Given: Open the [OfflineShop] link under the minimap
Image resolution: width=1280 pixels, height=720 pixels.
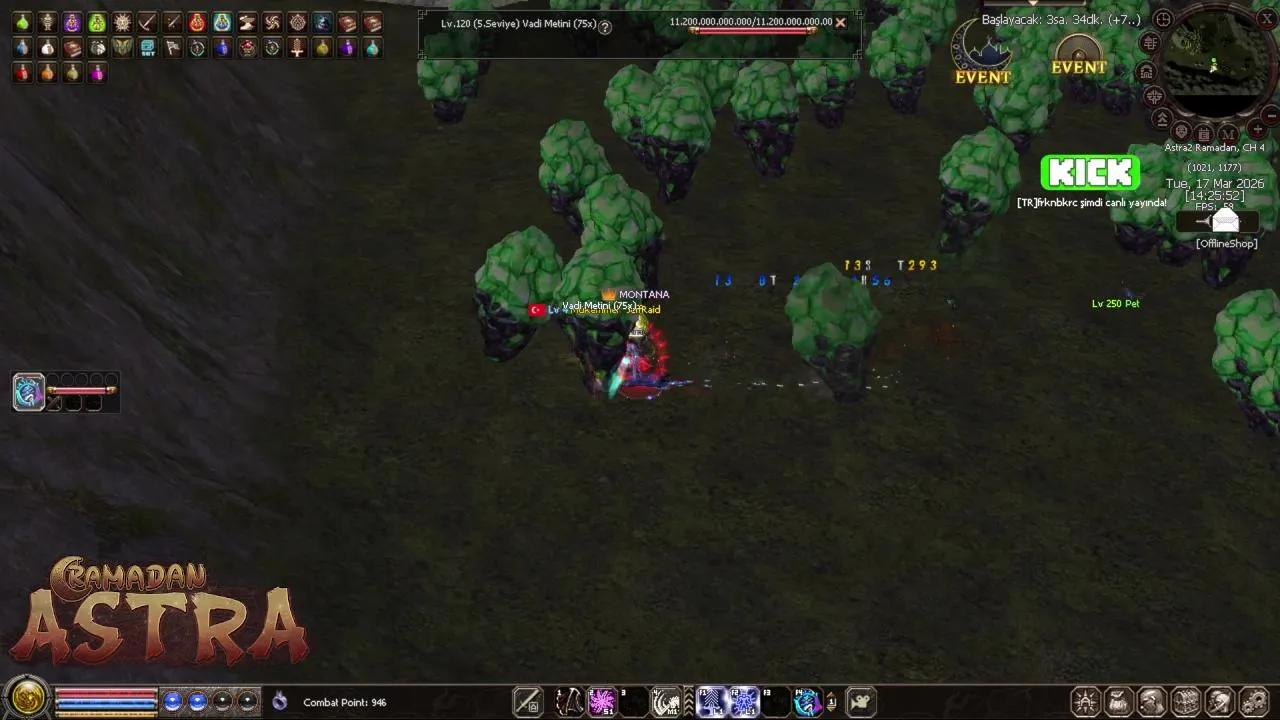Looking at the screenshot, I should pyautogui.click(x=1225, y=243).
